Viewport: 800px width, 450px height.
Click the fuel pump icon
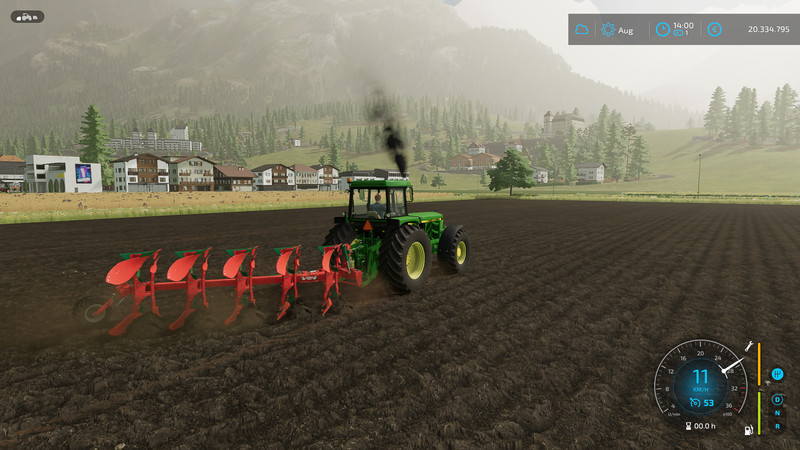pyautogui.click(x=747, y=431)
